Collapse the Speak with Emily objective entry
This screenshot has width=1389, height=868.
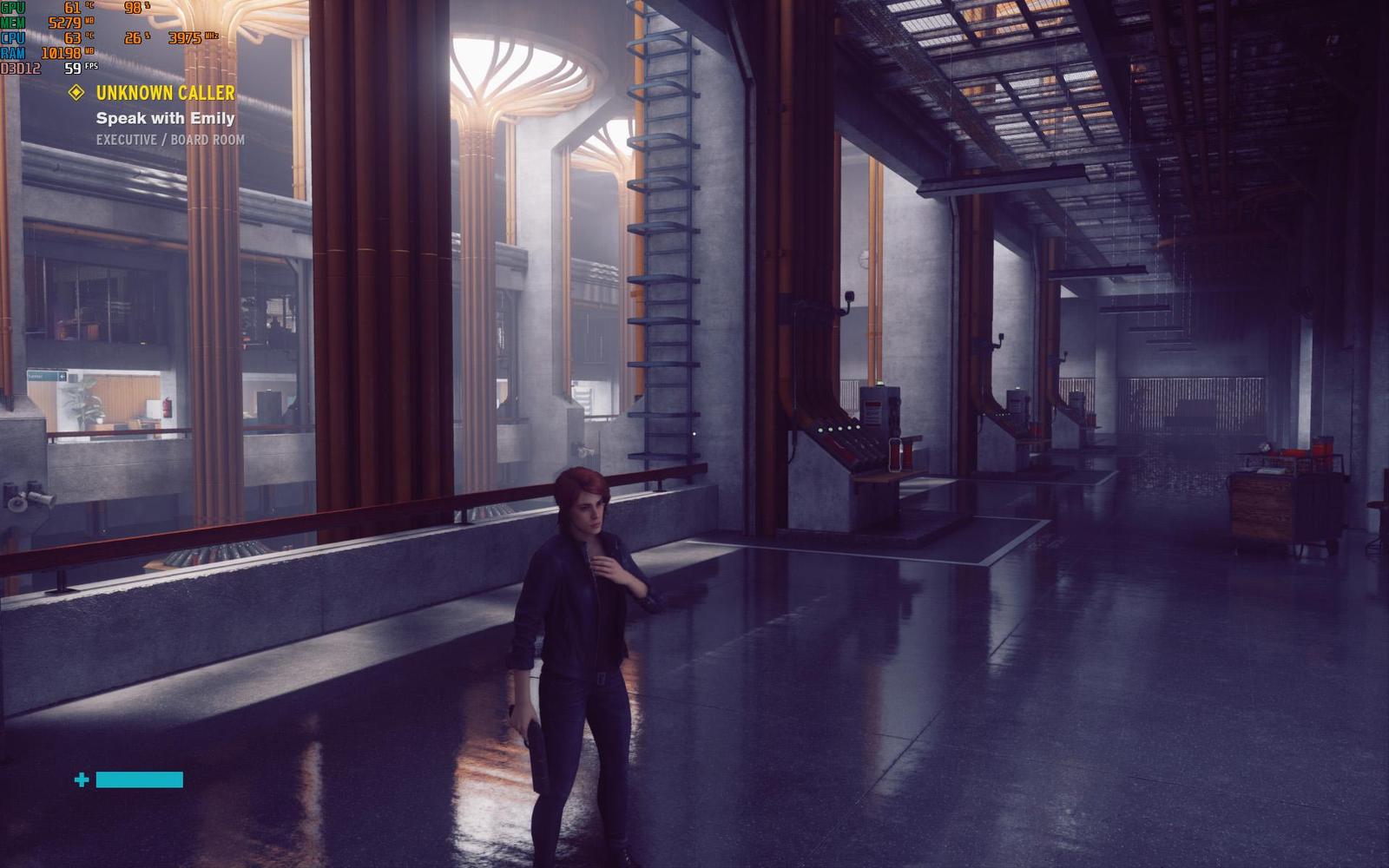tap(164, 120)
